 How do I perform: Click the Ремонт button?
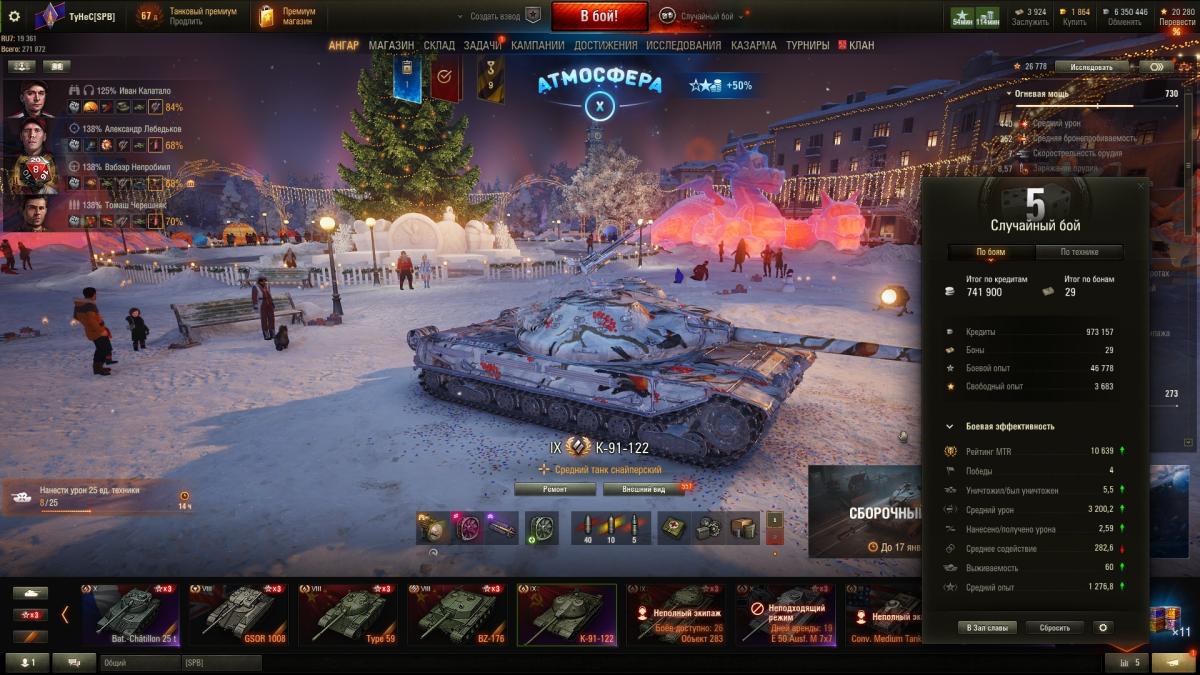click(x=555, y=489)
